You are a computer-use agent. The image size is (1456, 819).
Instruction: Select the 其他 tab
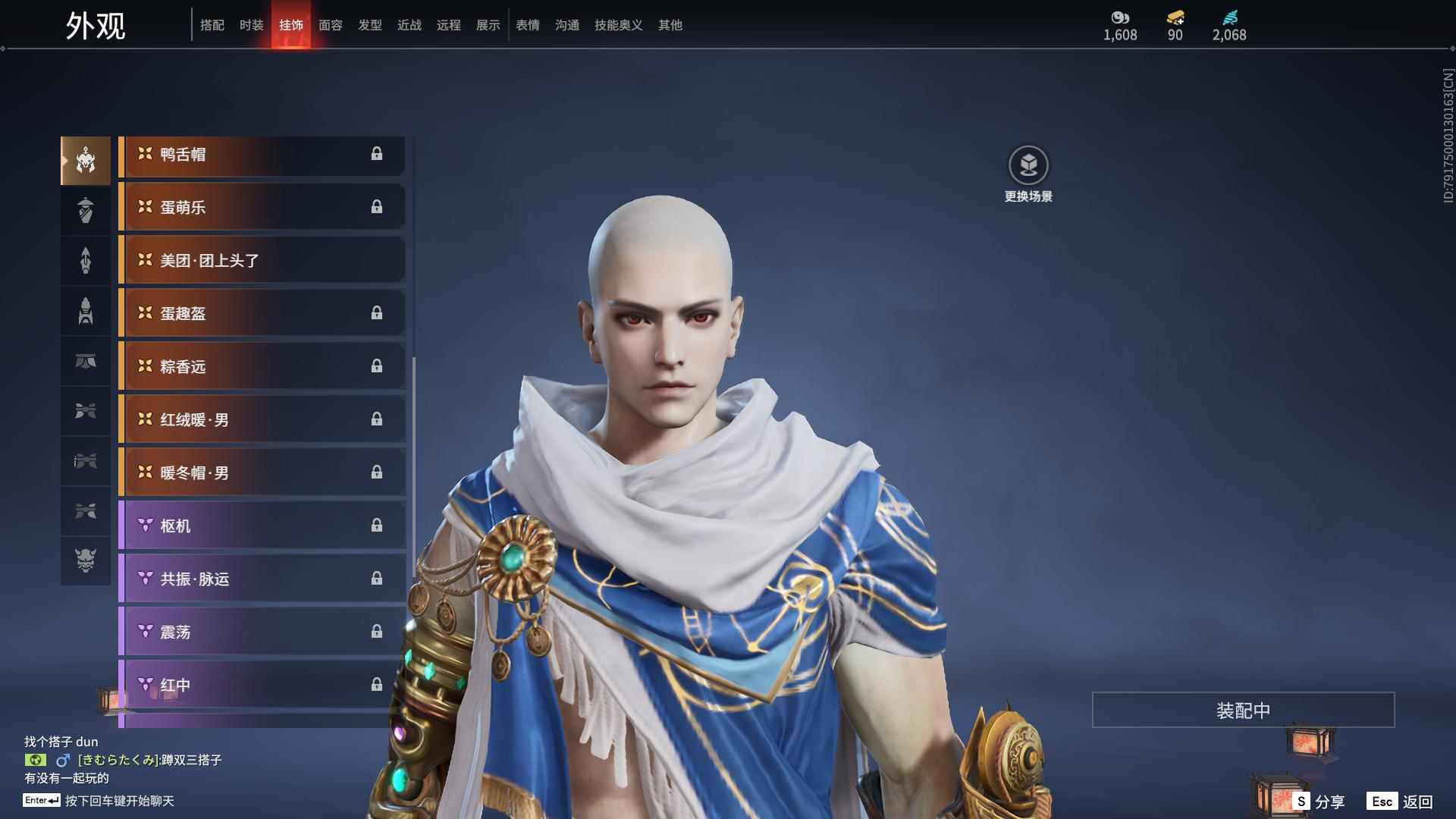670,25
